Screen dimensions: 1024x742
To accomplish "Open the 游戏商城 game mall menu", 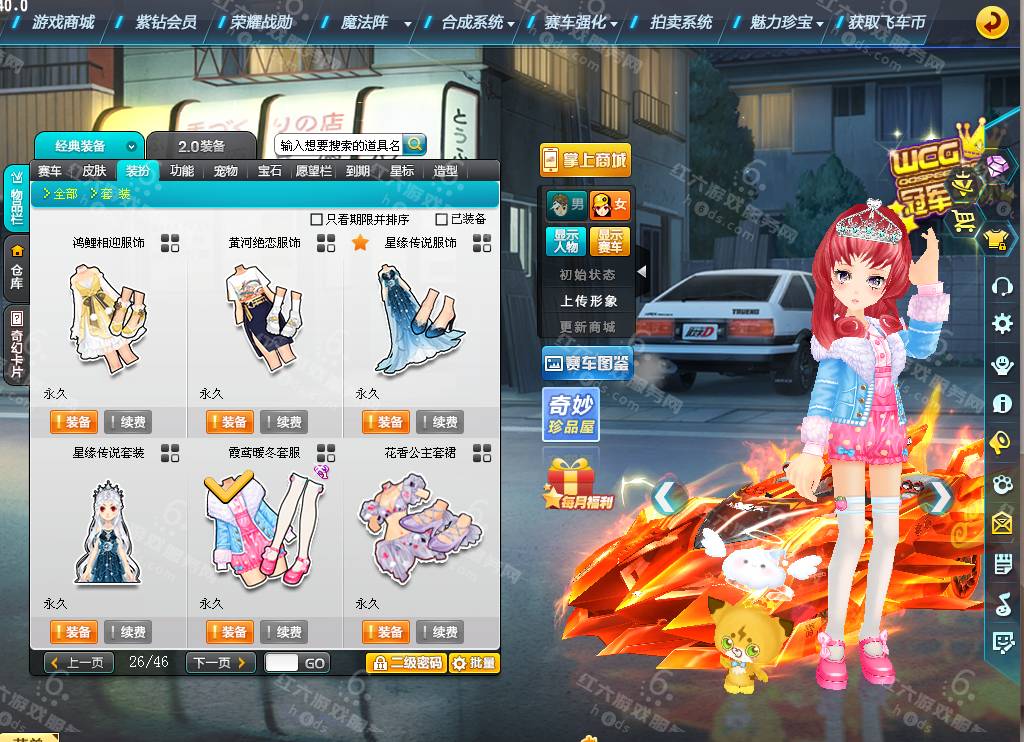I will tap(62, 21).
